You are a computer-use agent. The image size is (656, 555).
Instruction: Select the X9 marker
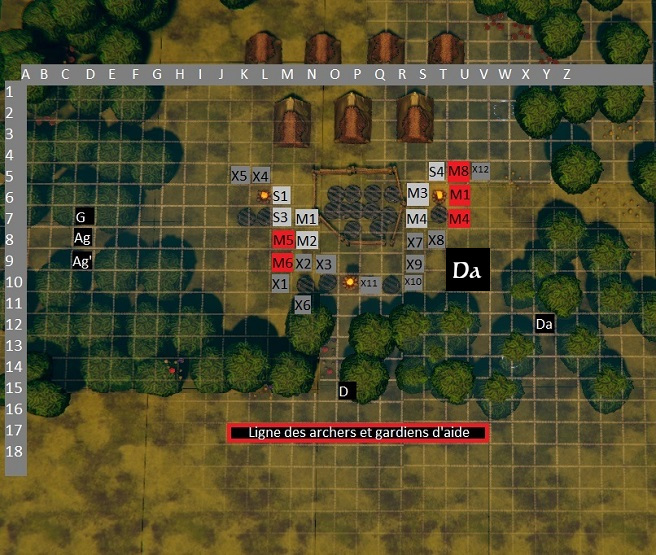415,263
